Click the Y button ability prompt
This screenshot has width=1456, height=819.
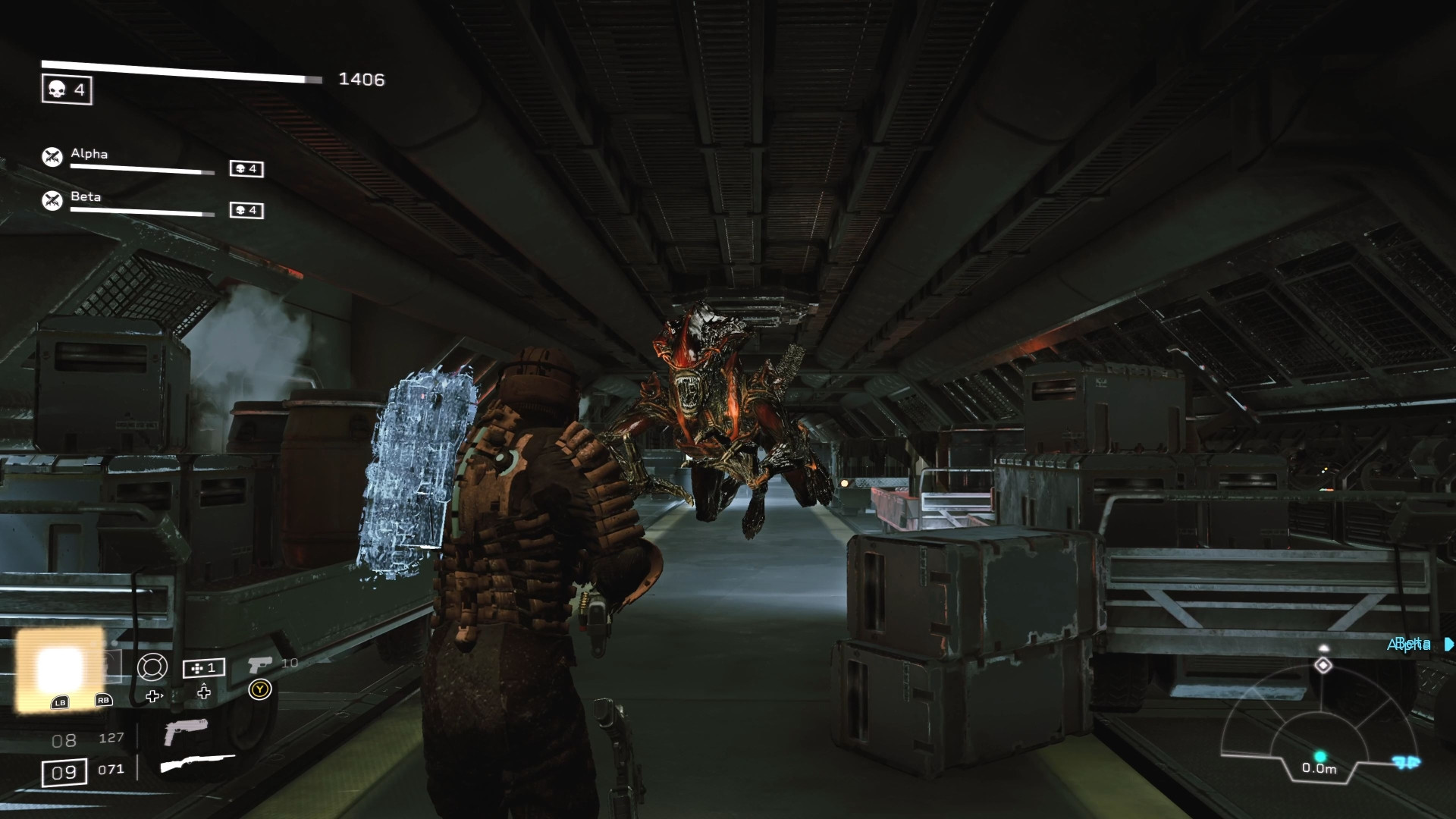(259, 689)
